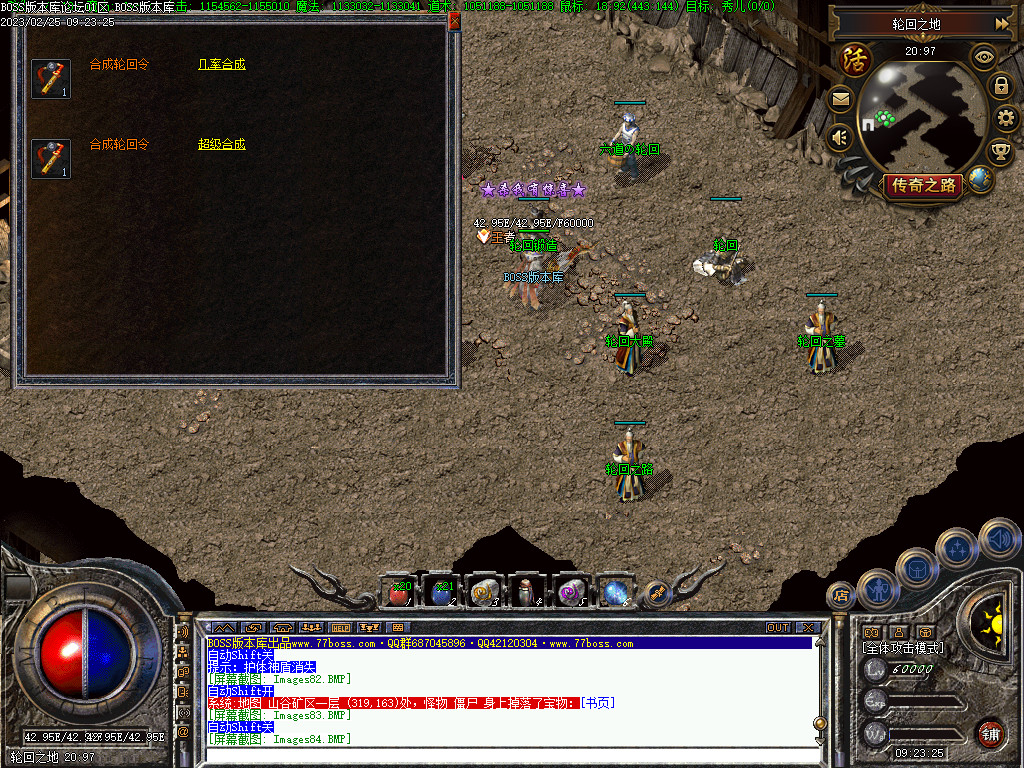Choose the 超级合成 synthesis link
The height and width of the screenshot is (768, 1024).
221,144
